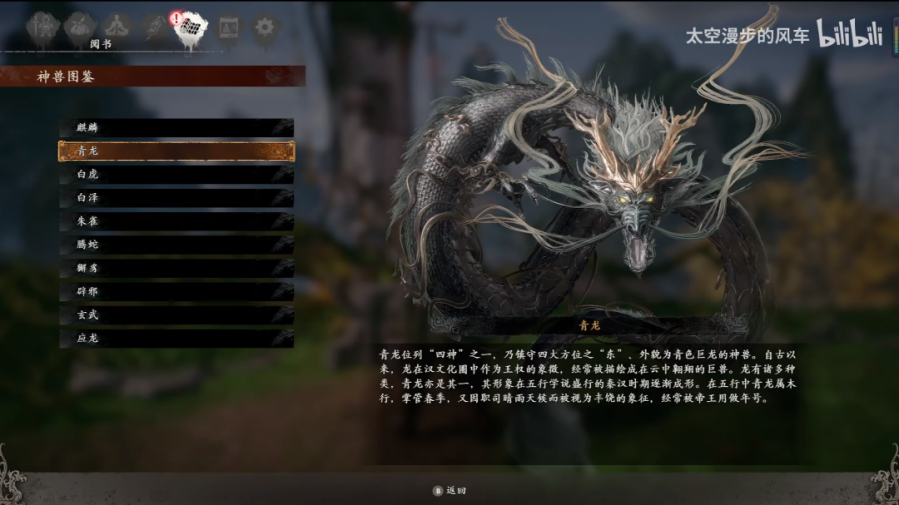Open the bird icon tab

click(154, 26)
